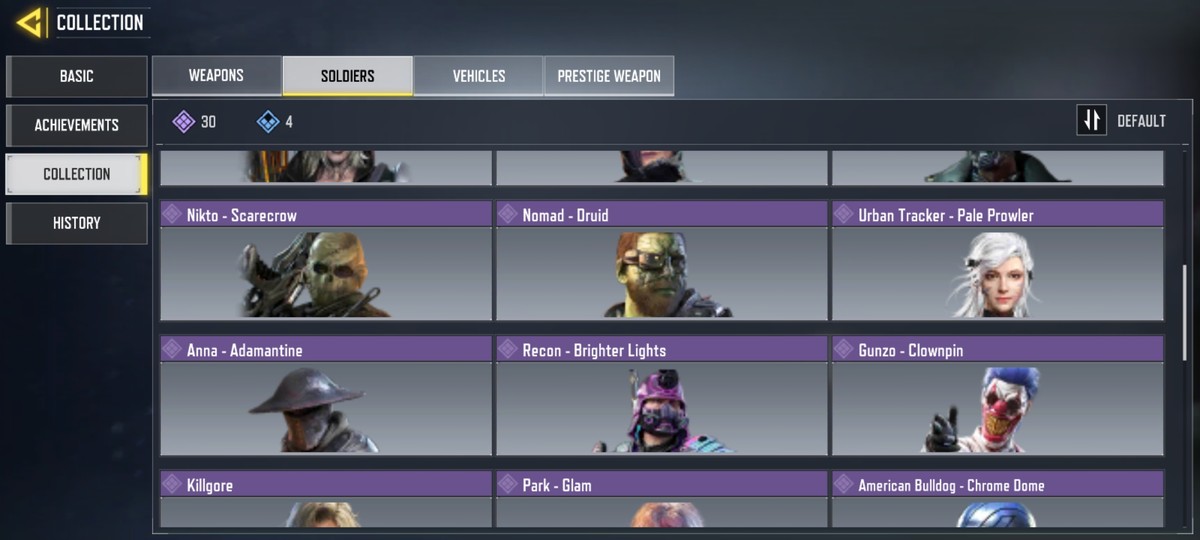Open the Recon - Brighter Lights card

[x=662, y=395]
